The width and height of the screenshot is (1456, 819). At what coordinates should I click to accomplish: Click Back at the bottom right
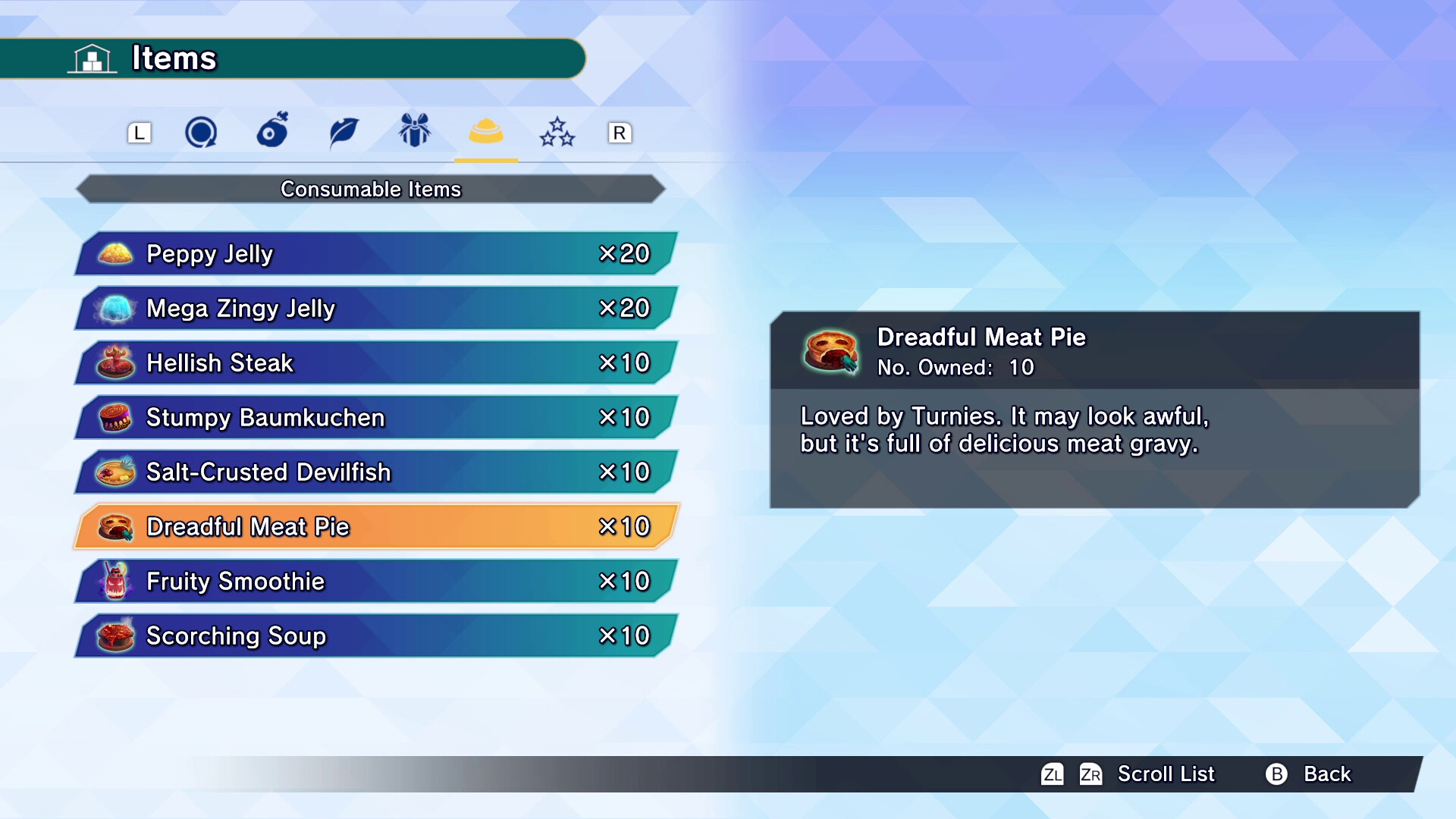(1327, 774)
